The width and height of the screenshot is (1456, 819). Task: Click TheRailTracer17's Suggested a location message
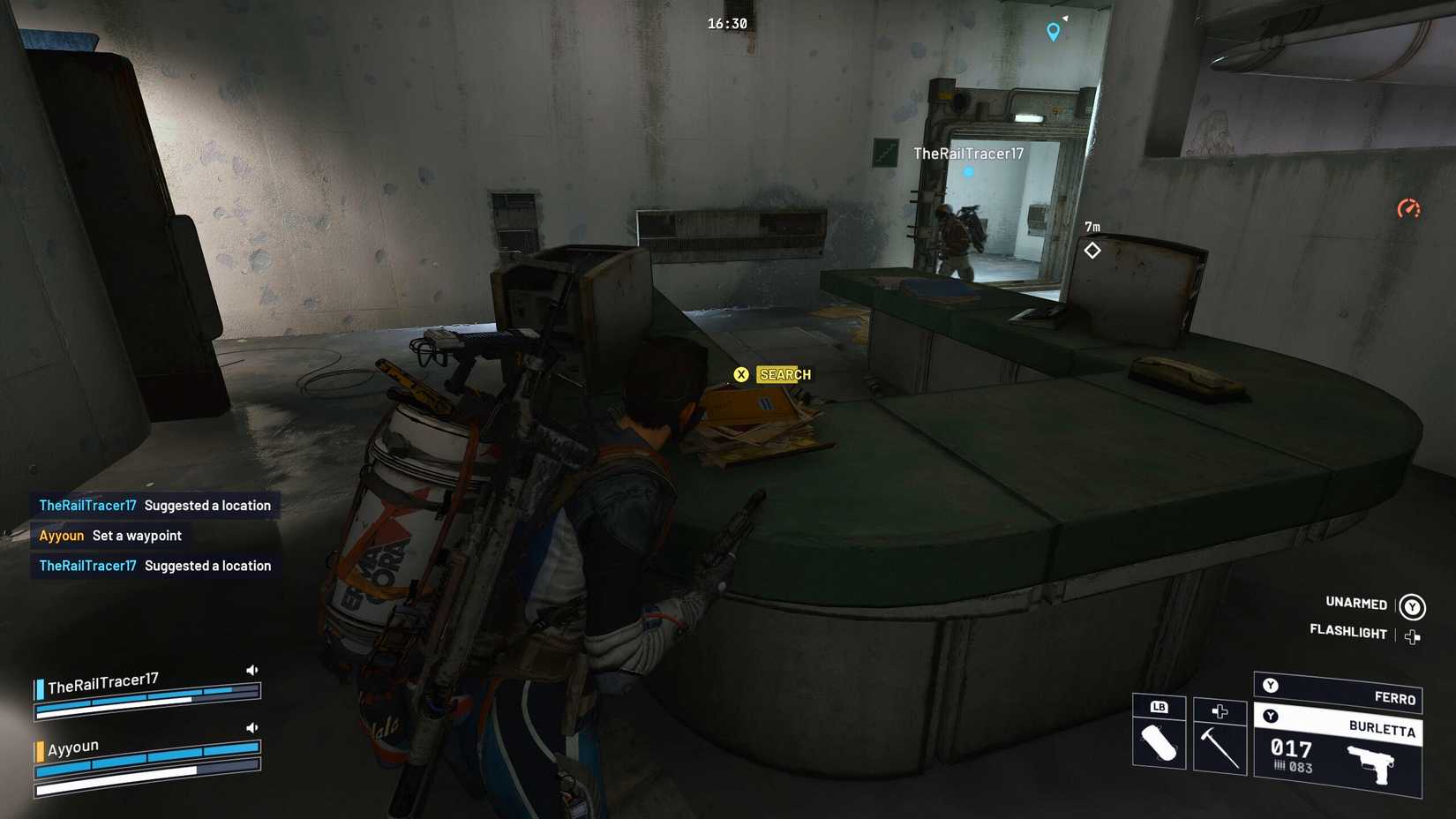(x=154, y=505)
